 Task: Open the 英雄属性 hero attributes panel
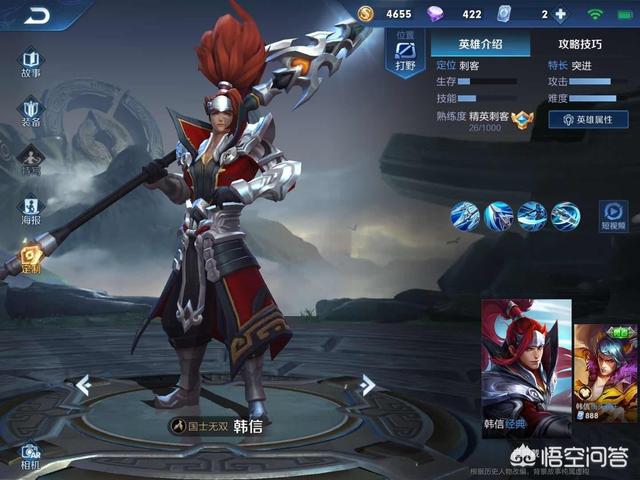coord(588,119)
